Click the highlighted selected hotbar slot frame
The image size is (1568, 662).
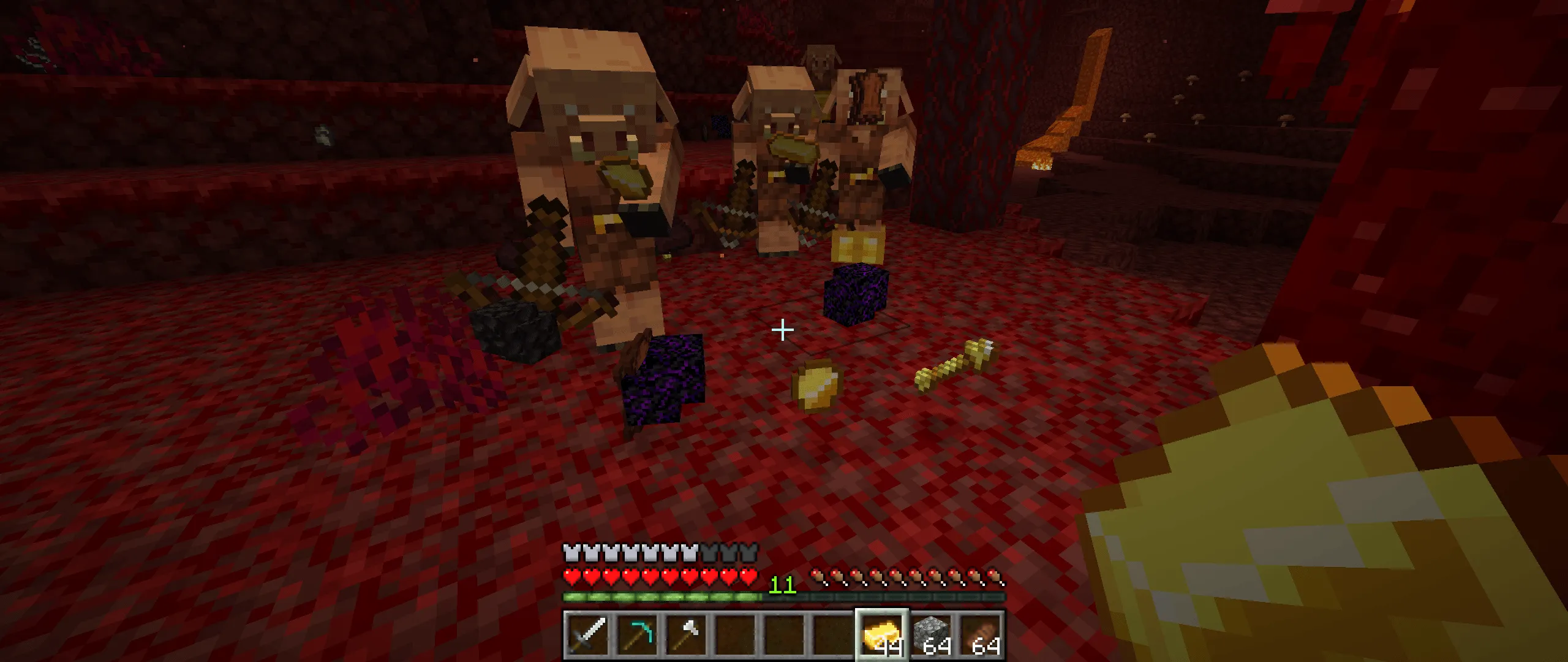[x=882, y=634]
